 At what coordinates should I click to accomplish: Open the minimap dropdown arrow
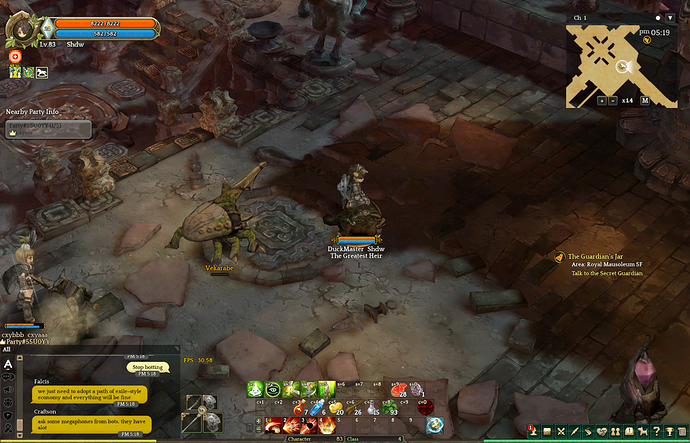click(x=668, y=18)
